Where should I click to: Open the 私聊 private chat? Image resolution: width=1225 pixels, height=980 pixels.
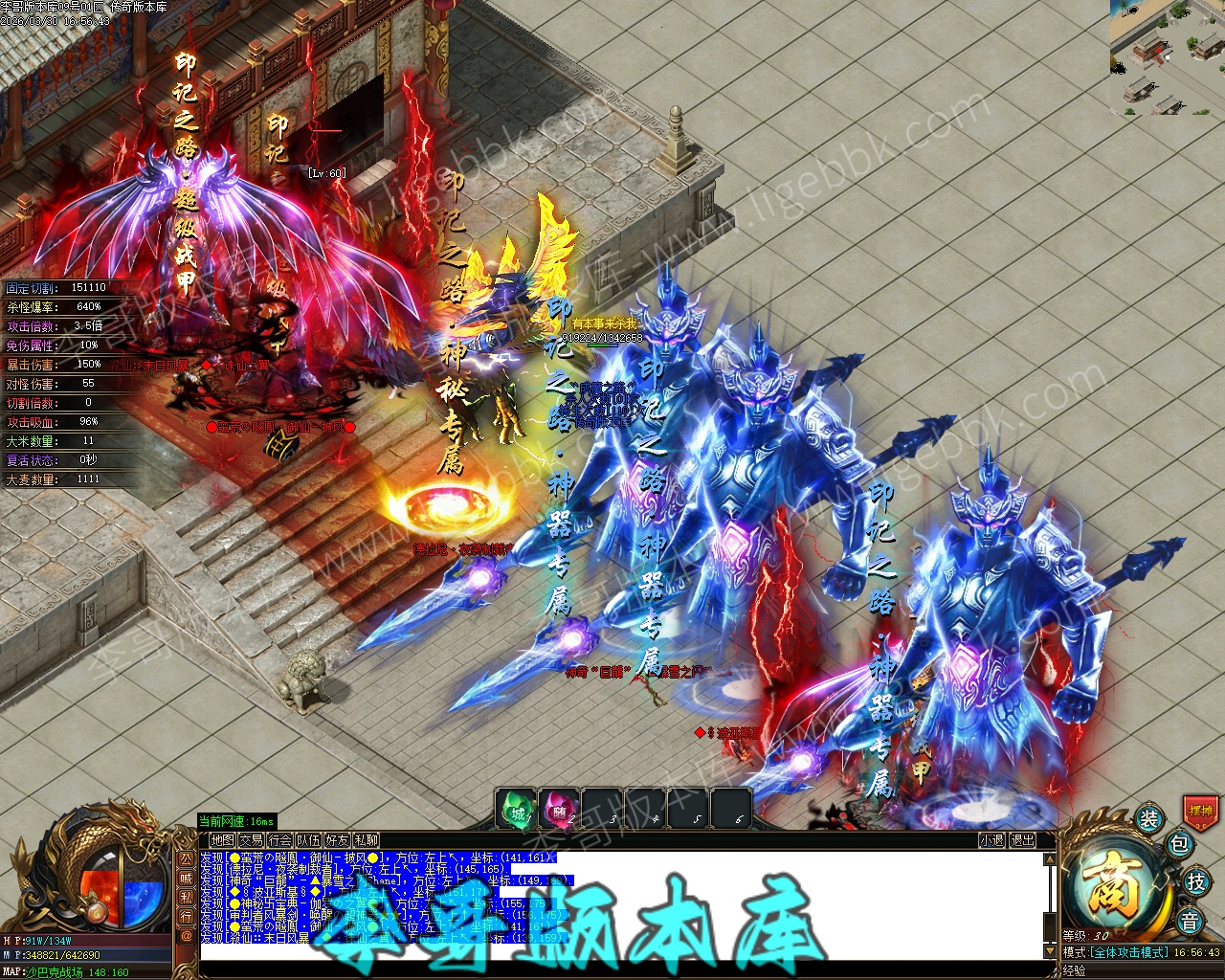tap(366, 840)
